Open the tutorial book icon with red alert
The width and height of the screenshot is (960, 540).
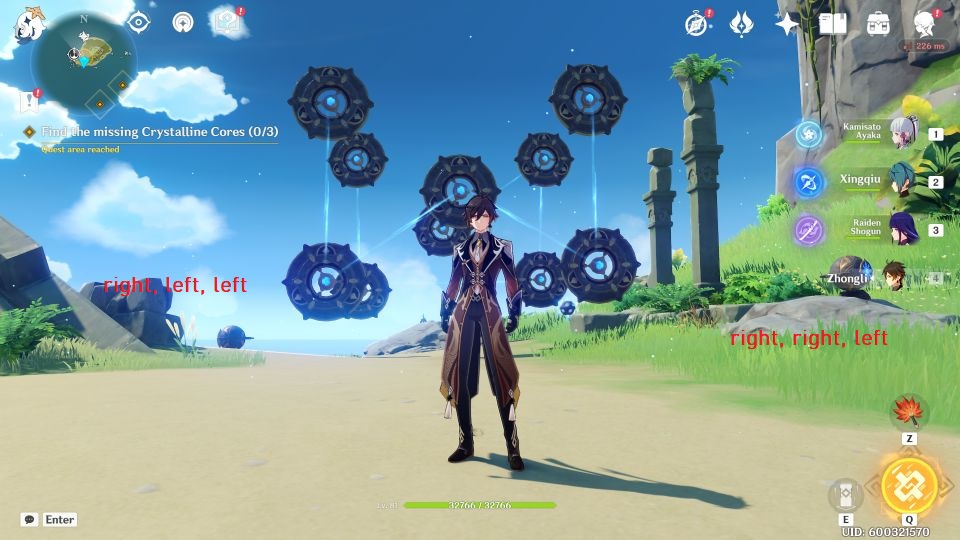tap(227, 22)
